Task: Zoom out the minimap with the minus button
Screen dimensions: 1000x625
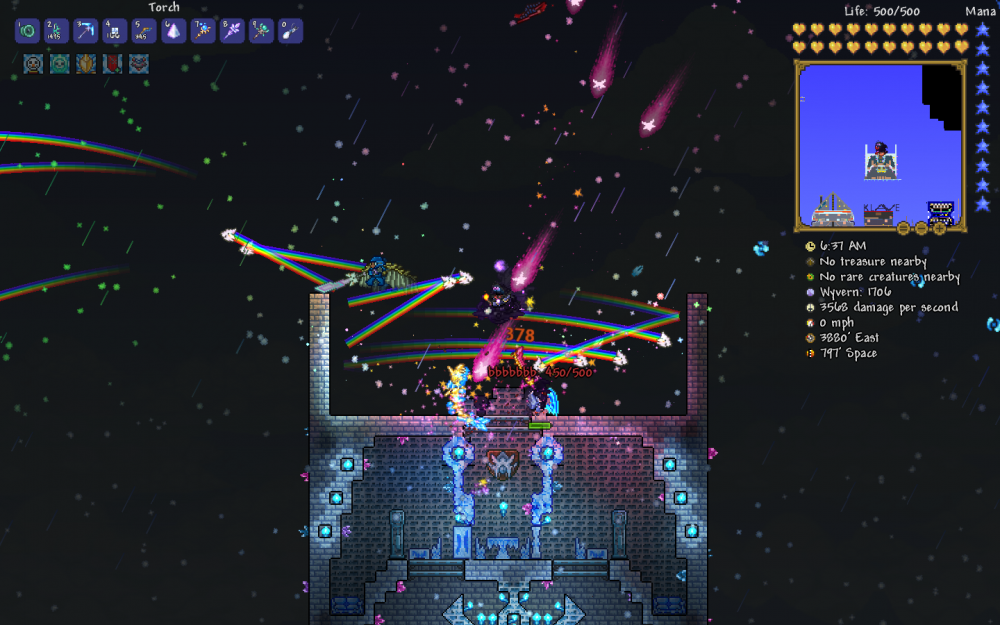Action: [x=921, y=228]
